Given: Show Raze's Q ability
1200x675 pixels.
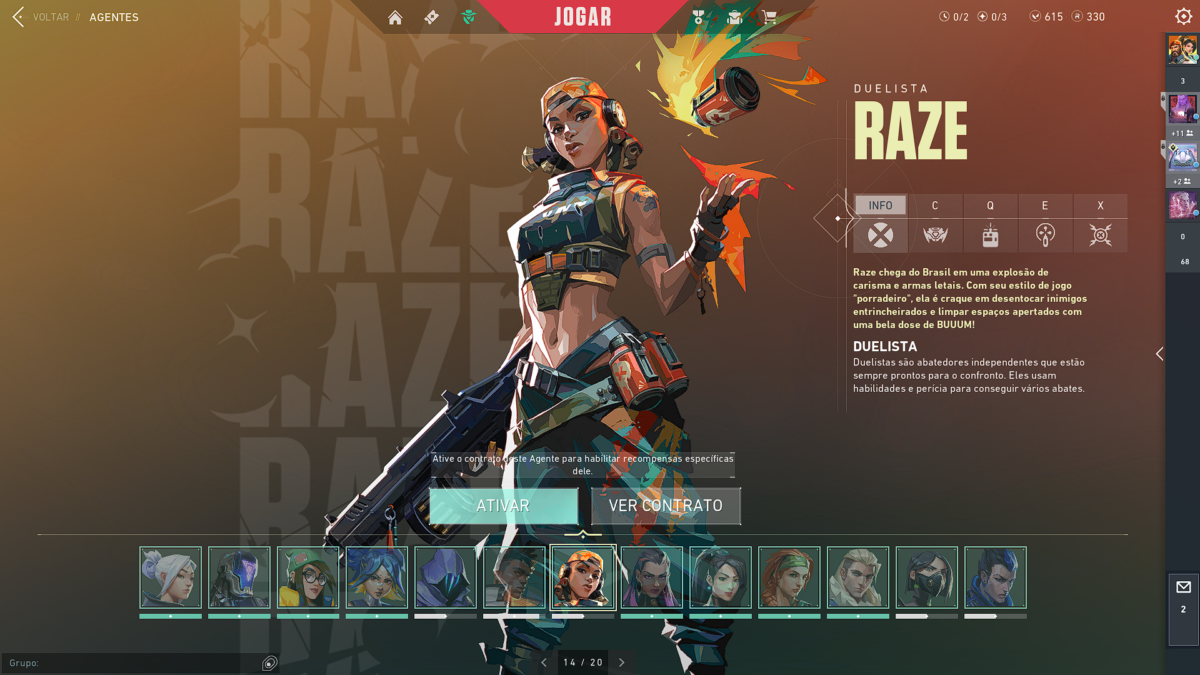Looking at the screenshot, I should click(990, 224).
